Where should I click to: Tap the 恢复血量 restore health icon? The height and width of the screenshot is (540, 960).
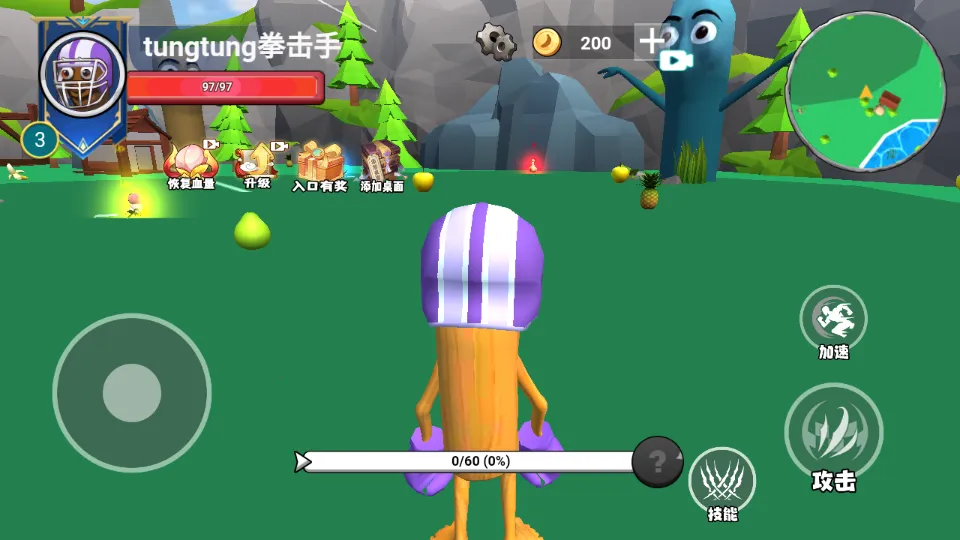click(190, 163)
